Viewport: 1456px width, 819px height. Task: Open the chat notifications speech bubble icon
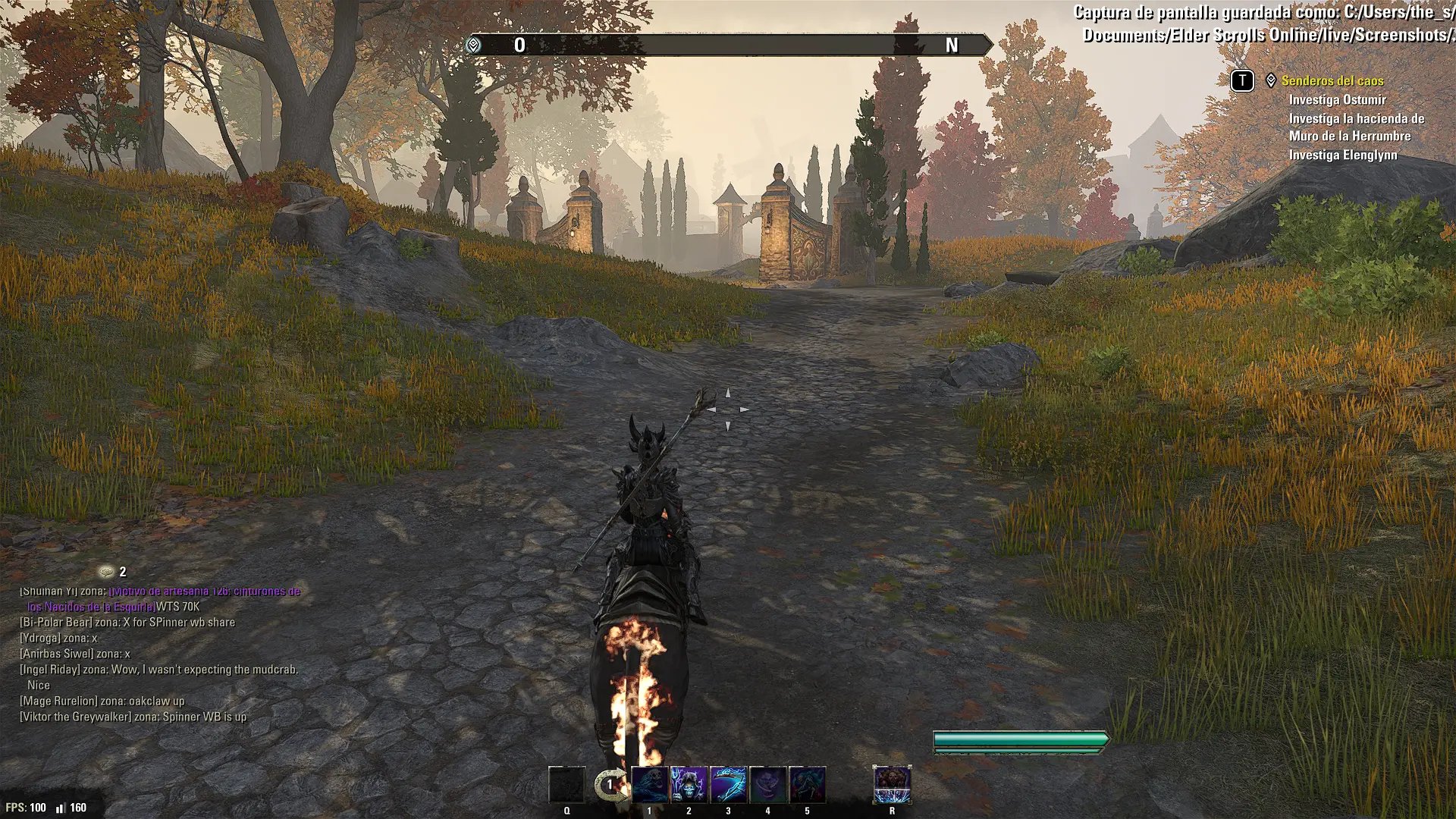click(107, 572)
